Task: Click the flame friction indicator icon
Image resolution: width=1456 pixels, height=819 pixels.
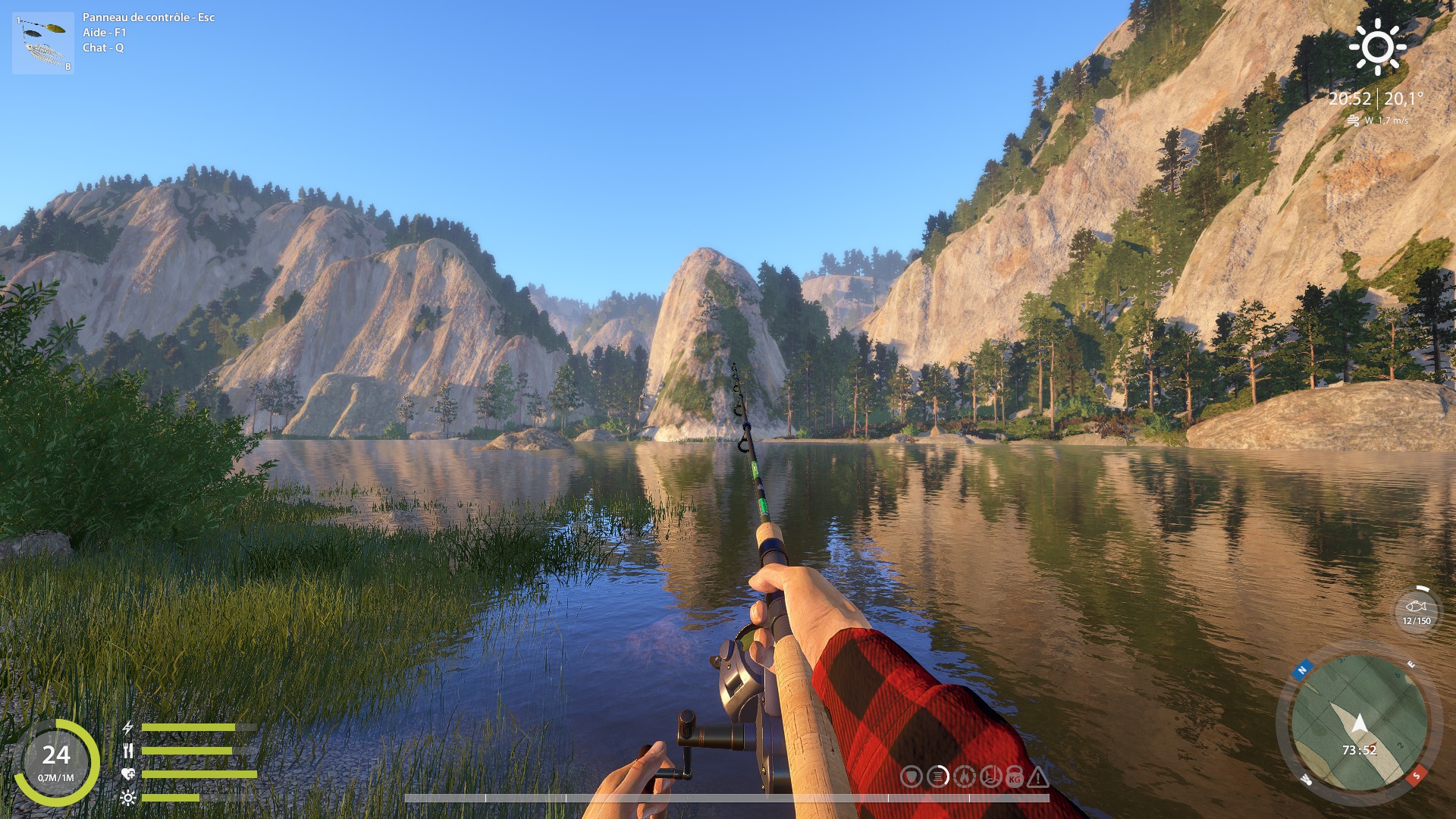Action: [x=964, y=777]
